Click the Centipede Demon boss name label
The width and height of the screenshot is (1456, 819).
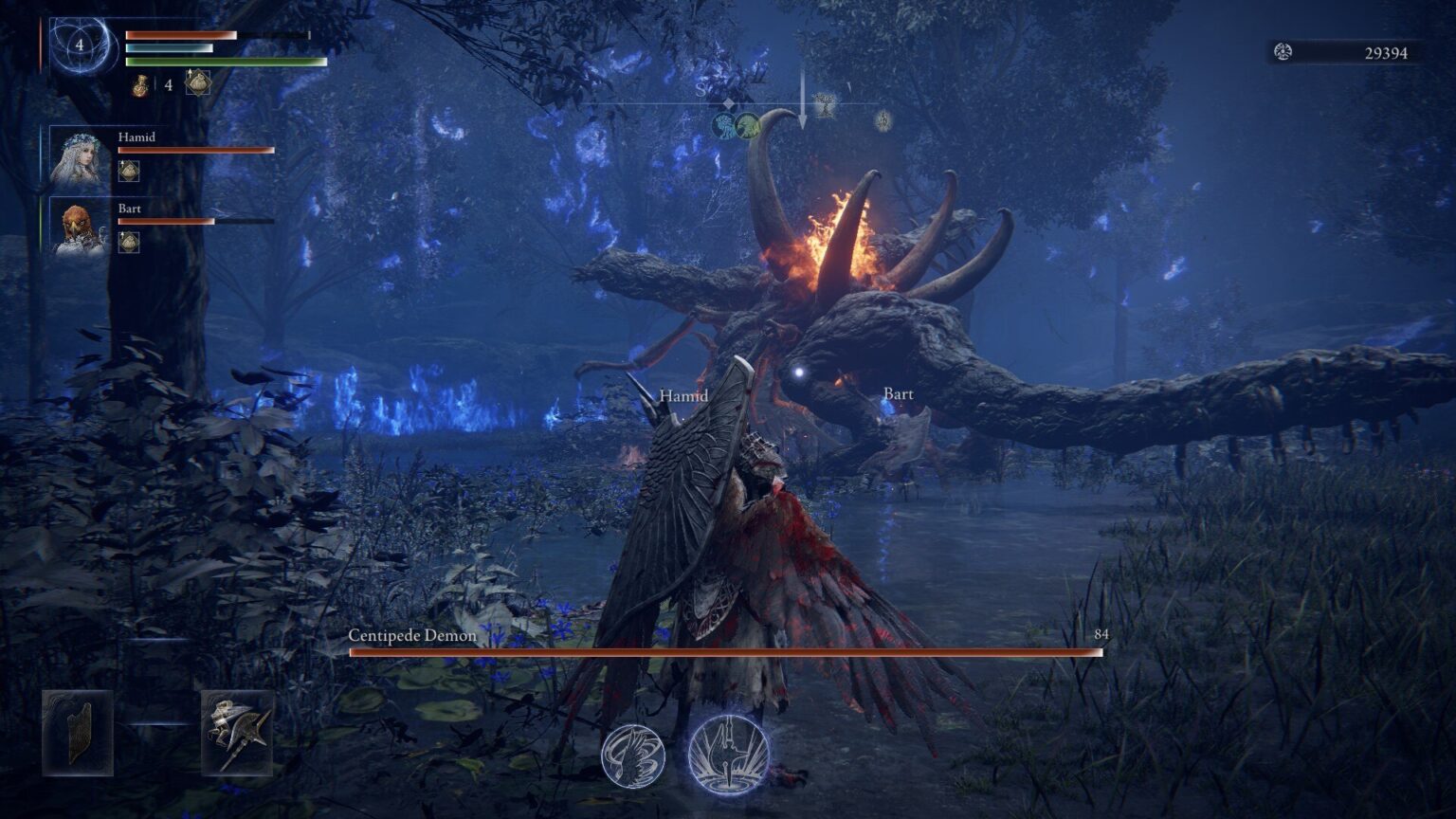[x=411, y=637]
